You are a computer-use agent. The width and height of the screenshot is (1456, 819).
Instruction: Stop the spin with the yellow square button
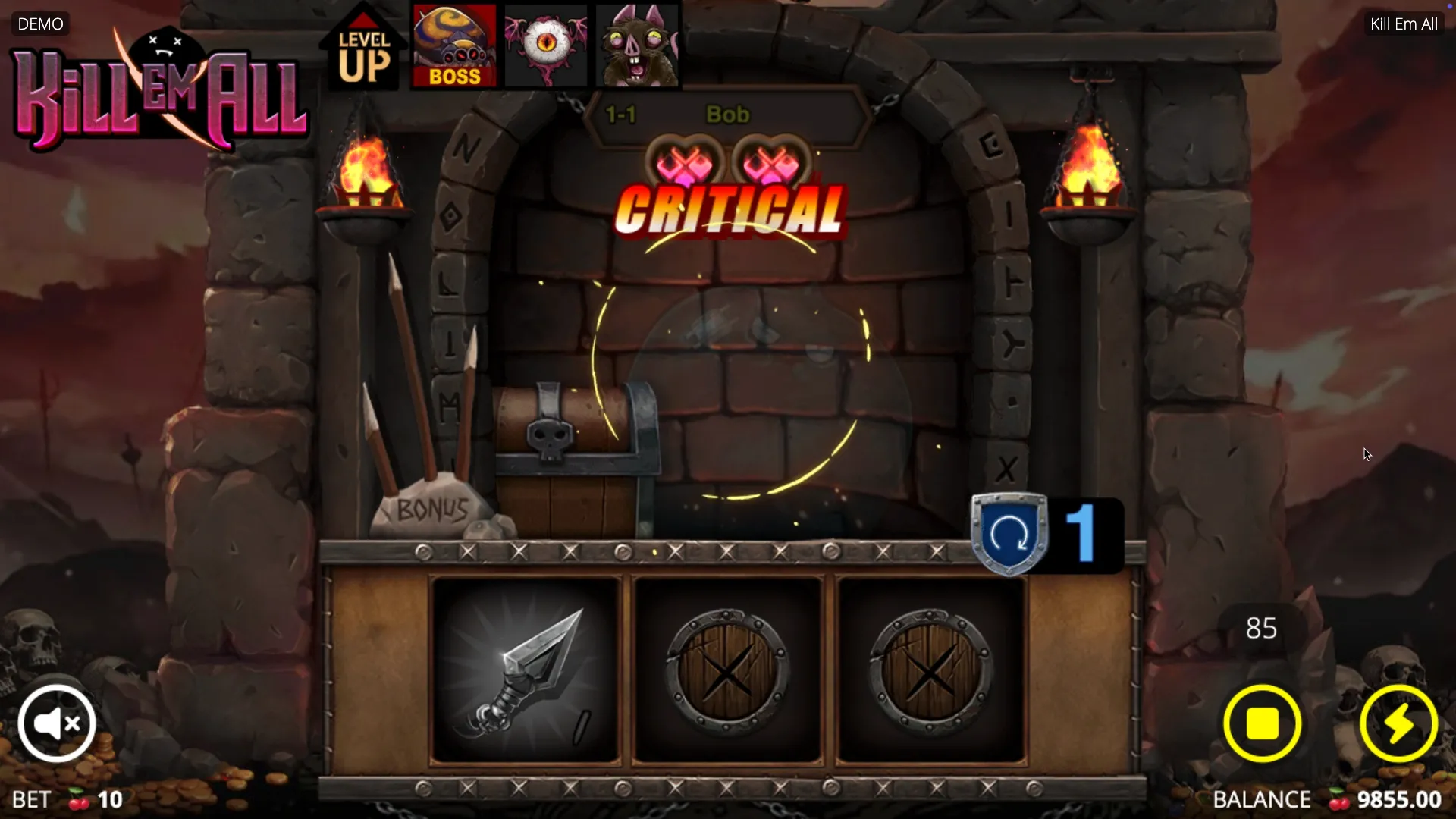pyautogui.click(x=1262, y=723)
